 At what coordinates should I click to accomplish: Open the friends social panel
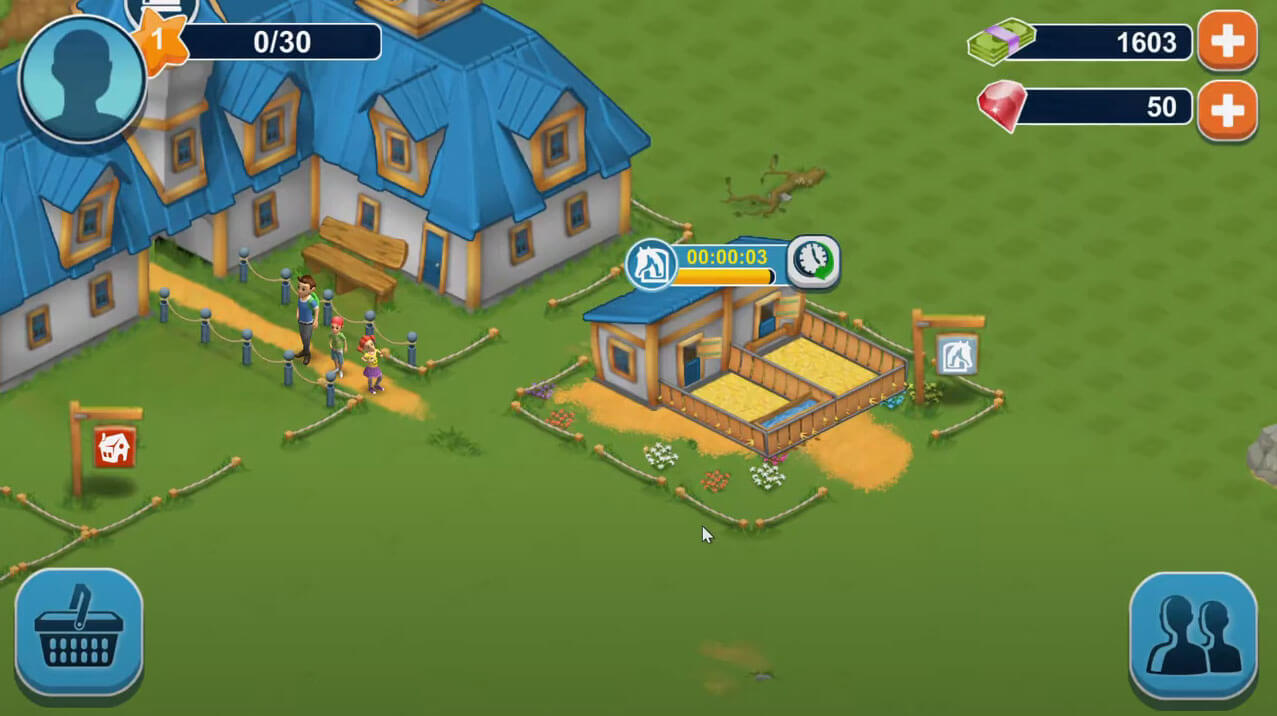pos(1193,635)
